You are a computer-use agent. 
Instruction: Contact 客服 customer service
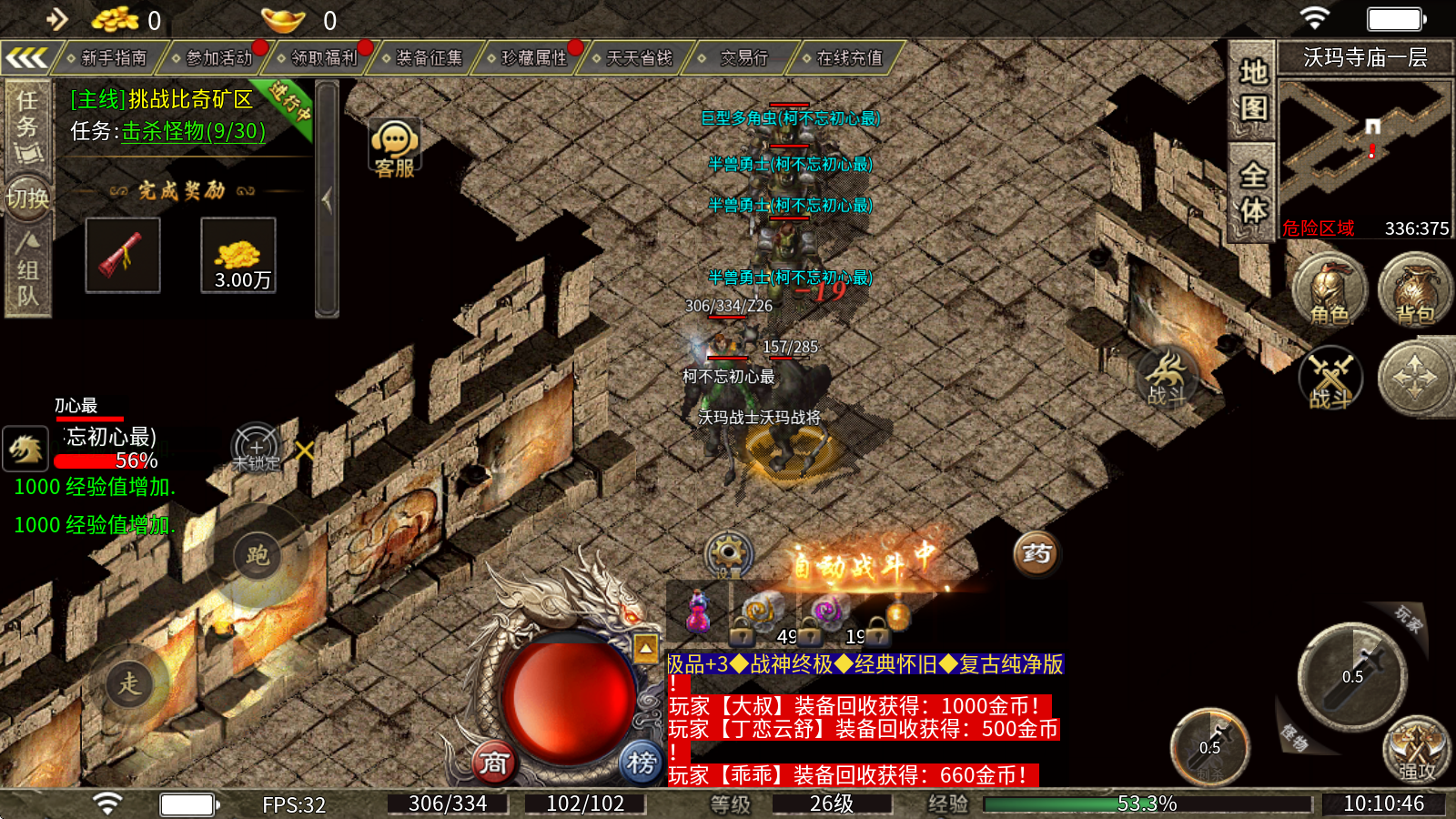click(394, 148)
